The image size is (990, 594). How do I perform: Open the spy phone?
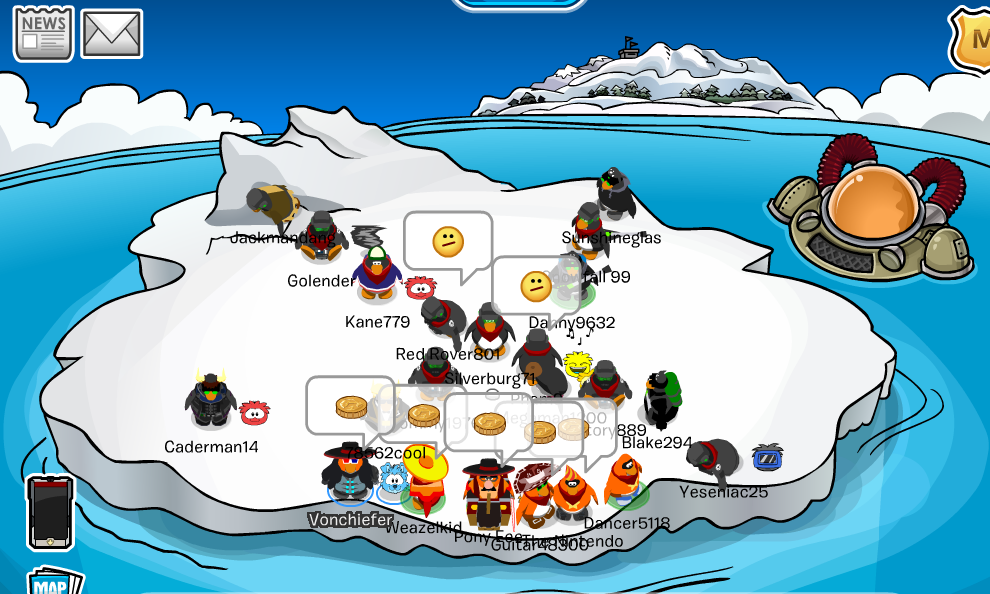(51, 511)
